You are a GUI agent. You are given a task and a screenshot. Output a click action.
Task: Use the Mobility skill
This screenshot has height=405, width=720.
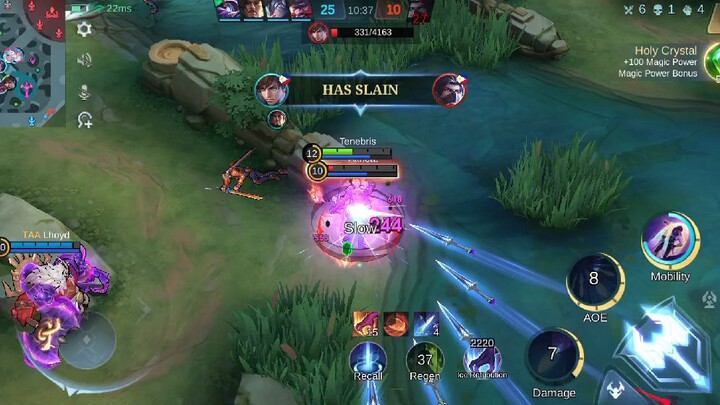click(x=670, y=241)
